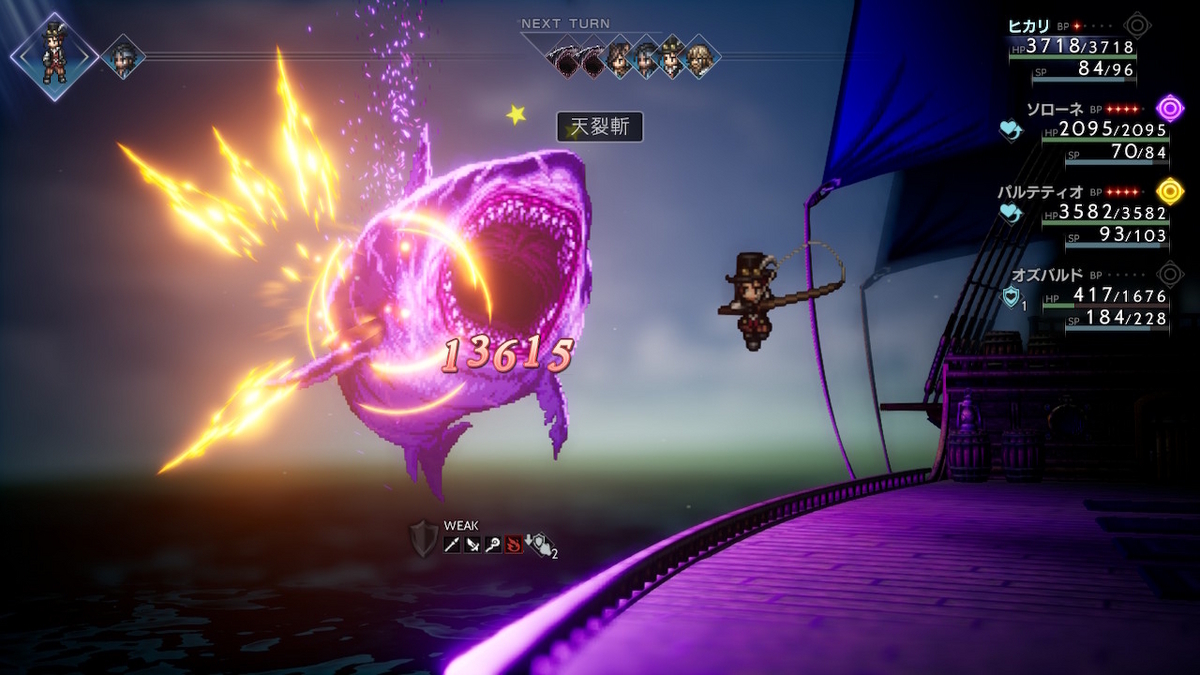Click the dagger weakness icon
The height and width of the screenshot is (675, 1200).
472,544
